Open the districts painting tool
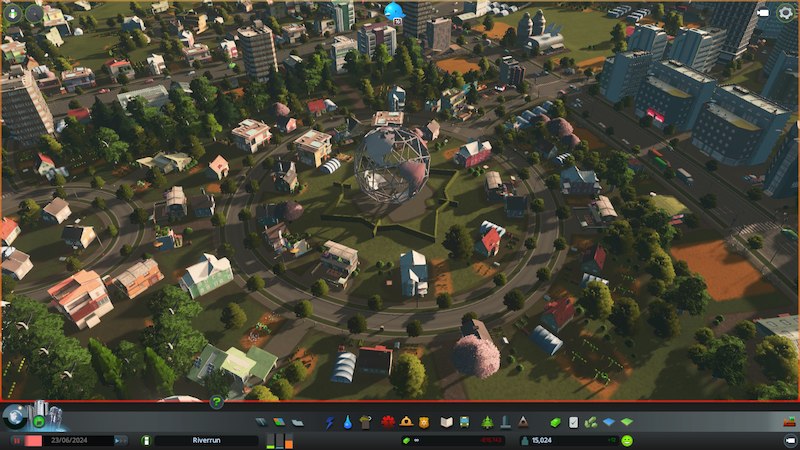Viewport: 800px width, 450px height. [x=296, y=422]
